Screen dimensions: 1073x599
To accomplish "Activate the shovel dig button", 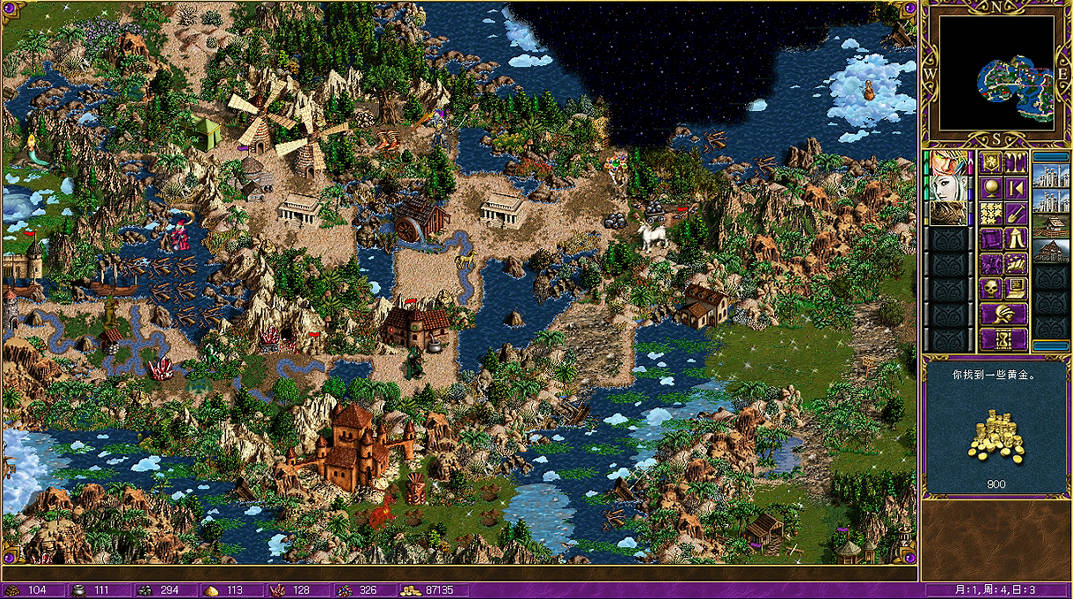I will tap(1016, 214).
